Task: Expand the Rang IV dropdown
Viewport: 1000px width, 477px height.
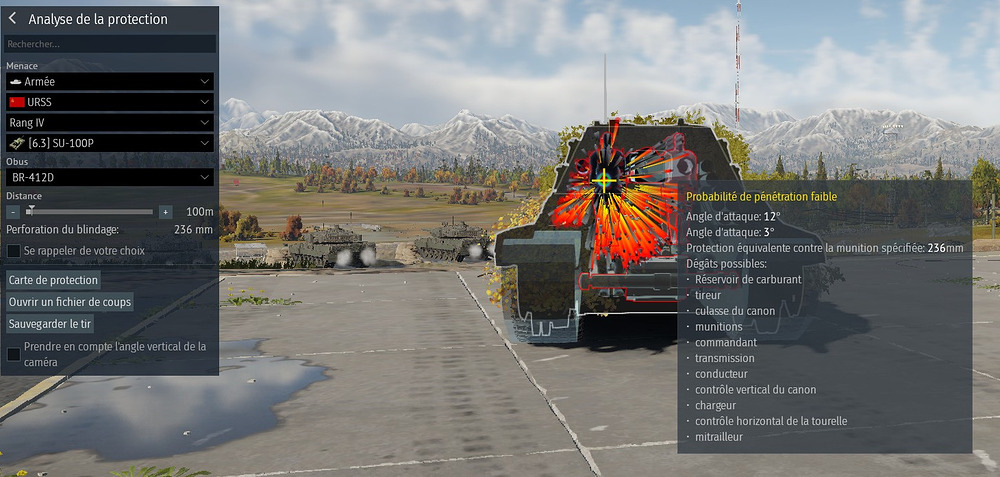Action: coord(110,122)
